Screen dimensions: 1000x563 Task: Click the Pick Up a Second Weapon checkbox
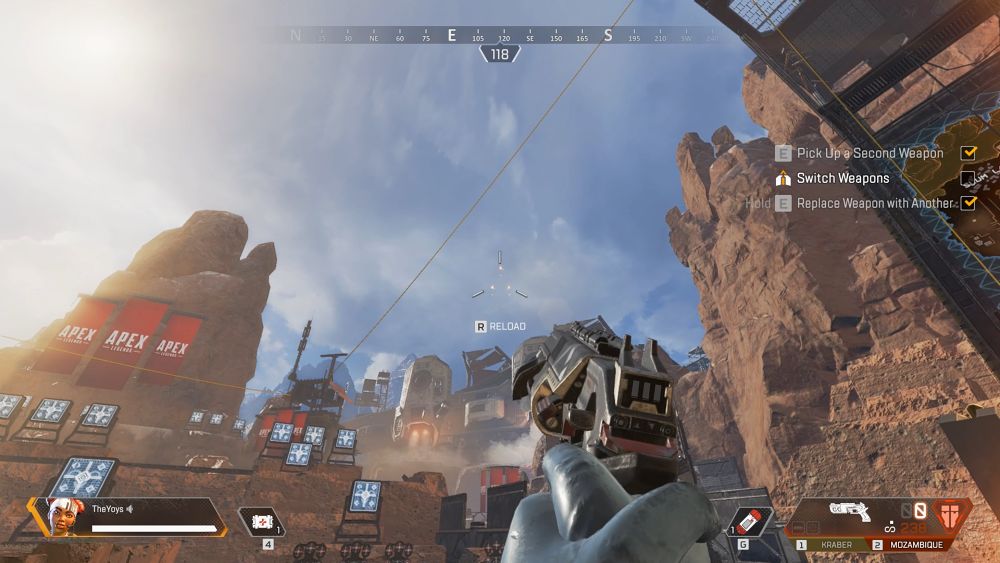pyautogui.click(x=968, y=153)
